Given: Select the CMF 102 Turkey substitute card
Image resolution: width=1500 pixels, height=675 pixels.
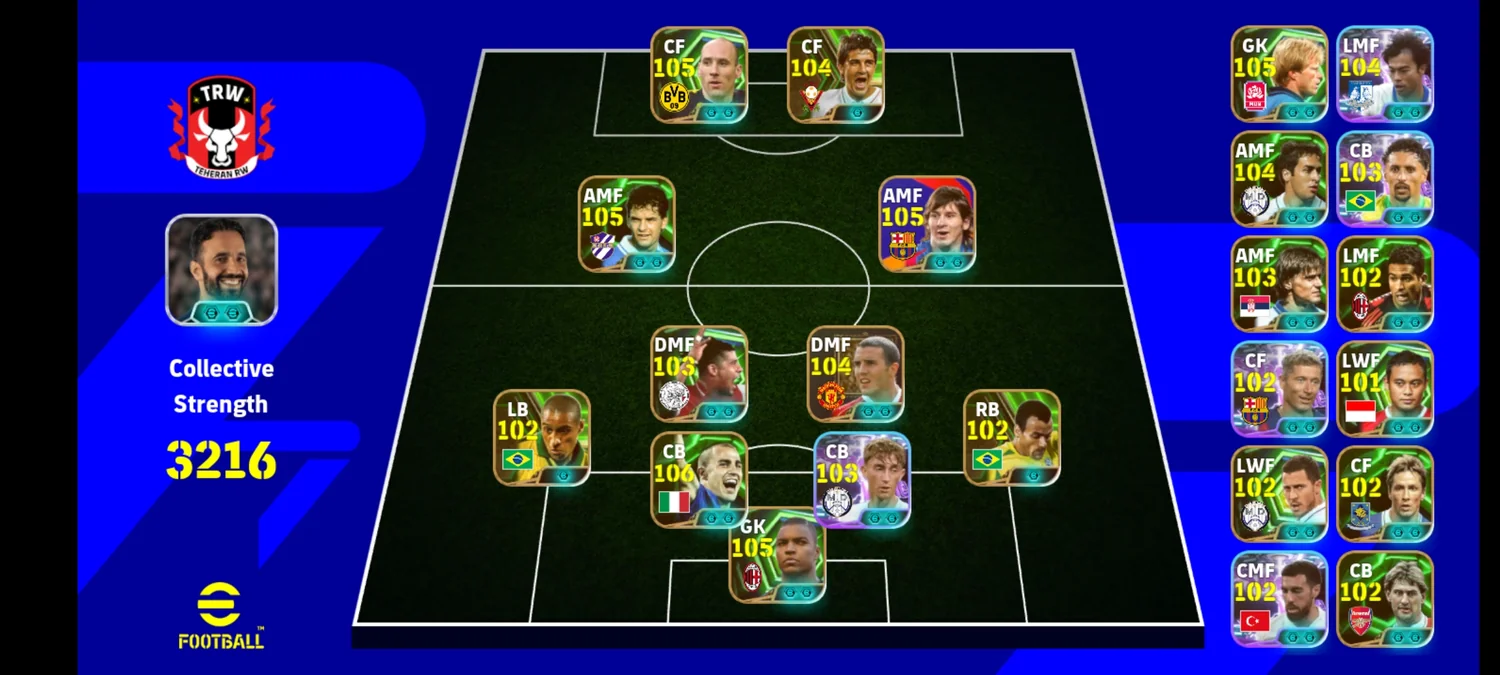Looking at the screenshot, I should (x=1279, y=599).
